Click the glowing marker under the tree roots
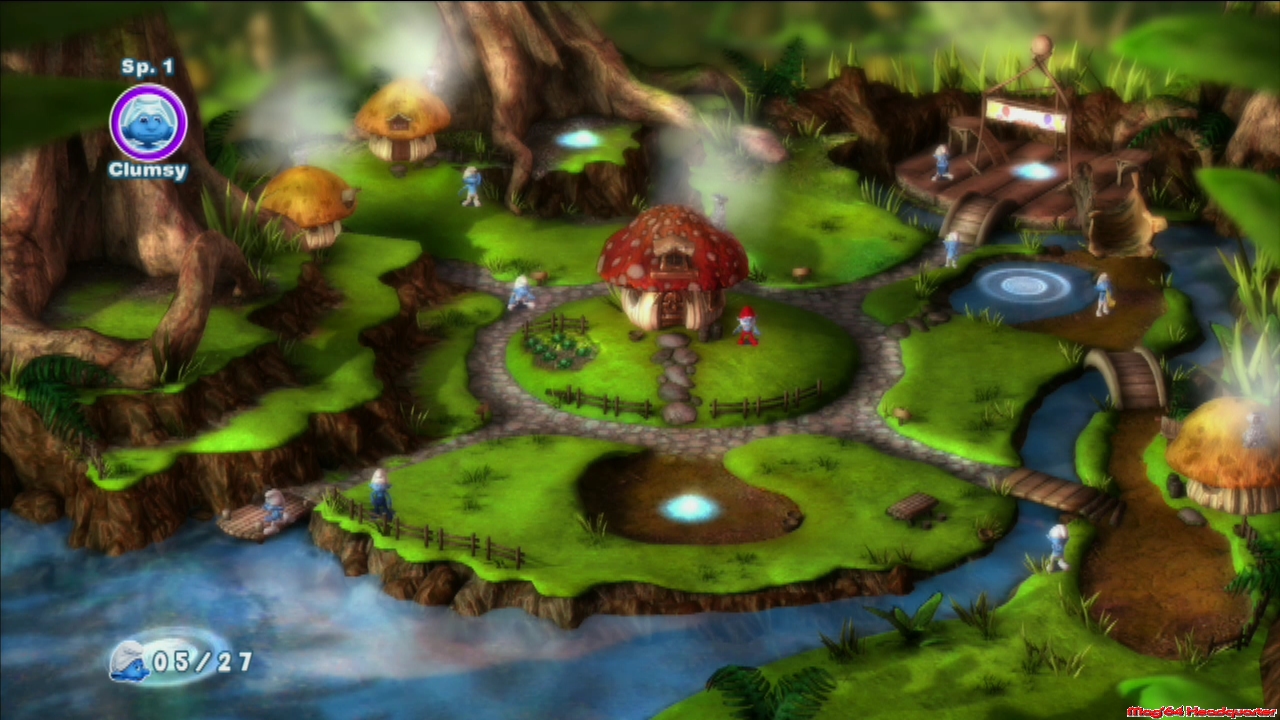The height and width of the screenshot is (720, 1280). [x=579, y=139]
